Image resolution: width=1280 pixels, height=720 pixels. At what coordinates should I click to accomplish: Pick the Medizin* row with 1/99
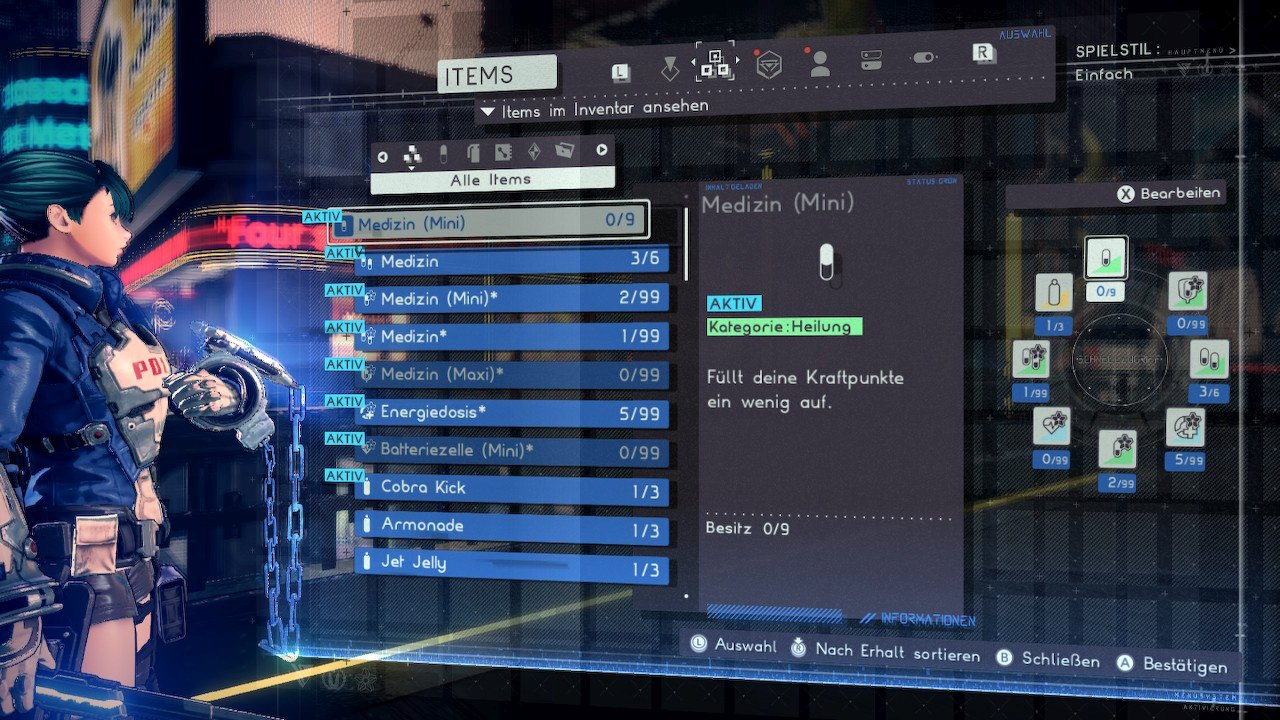(x=512, y=336)
